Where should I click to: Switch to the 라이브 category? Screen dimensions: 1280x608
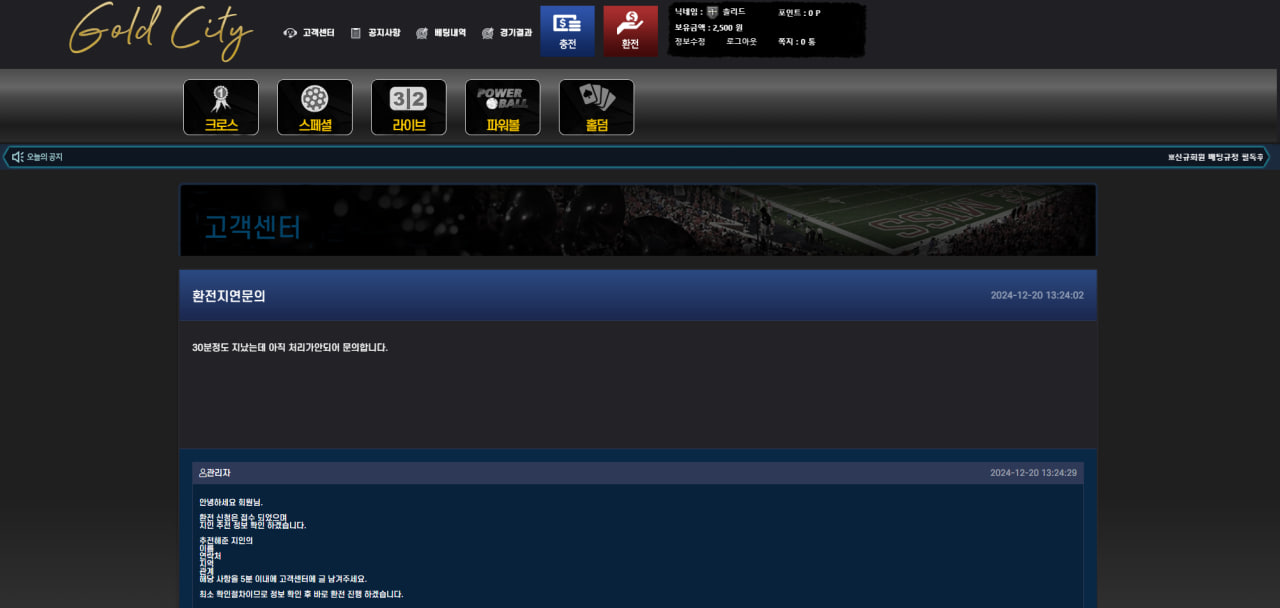(409, 107)
